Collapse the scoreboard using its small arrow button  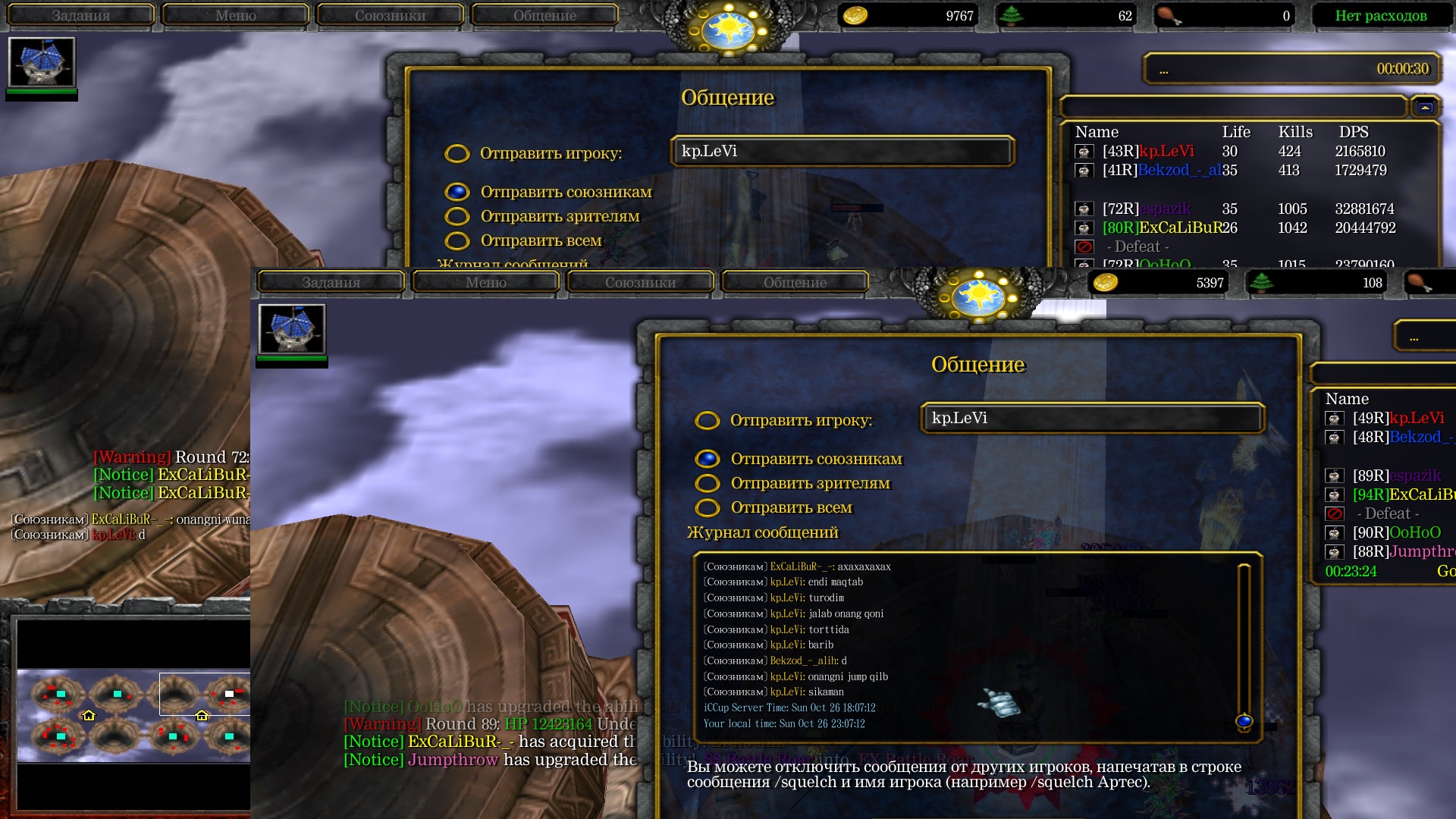pos(1425,108)
